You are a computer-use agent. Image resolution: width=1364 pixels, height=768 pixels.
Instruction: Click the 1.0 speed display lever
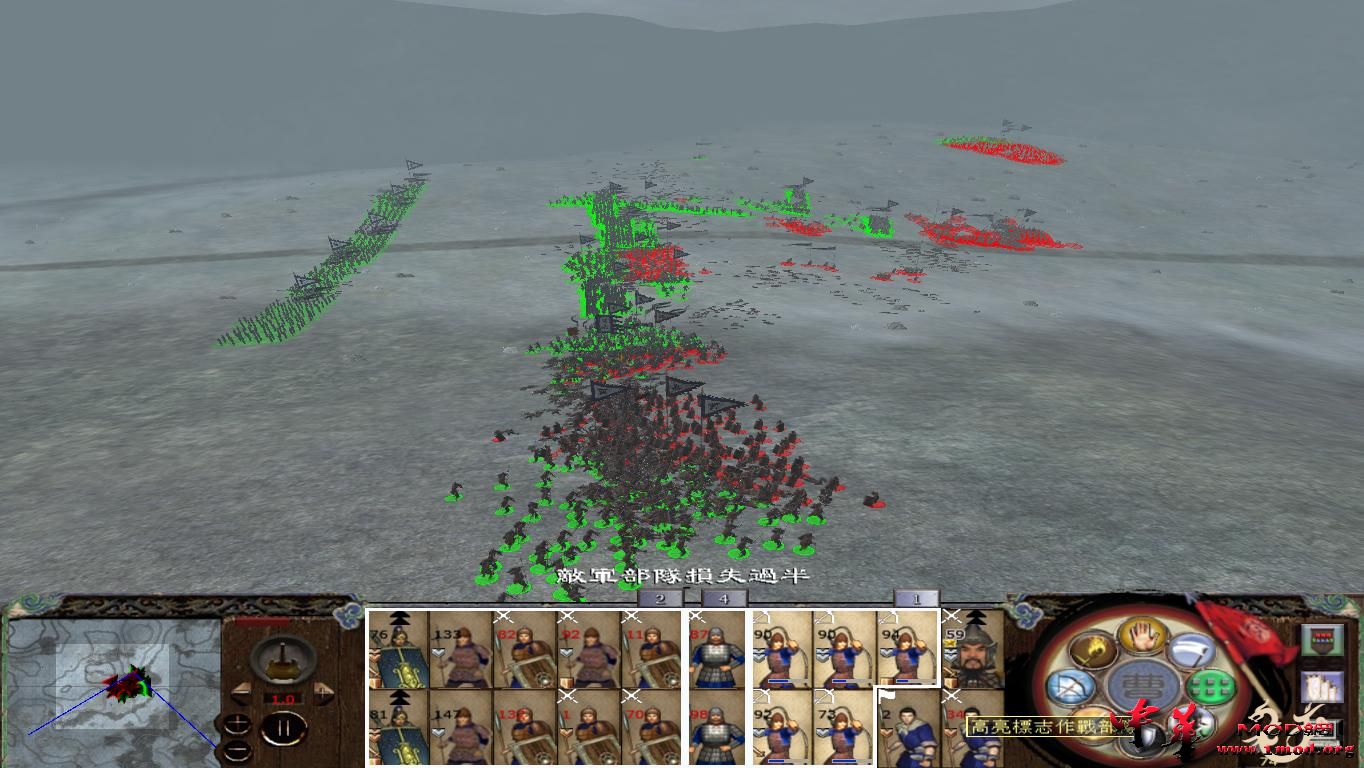282,697
